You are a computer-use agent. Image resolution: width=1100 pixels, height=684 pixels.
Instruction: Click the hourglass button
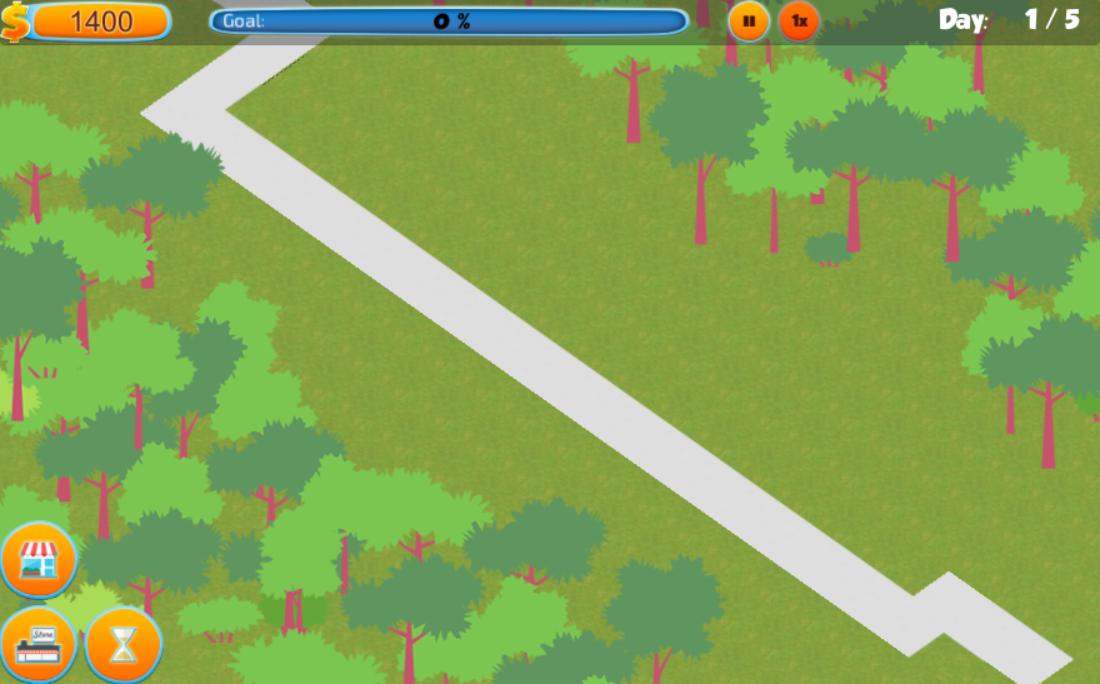[x=123, y=645]
